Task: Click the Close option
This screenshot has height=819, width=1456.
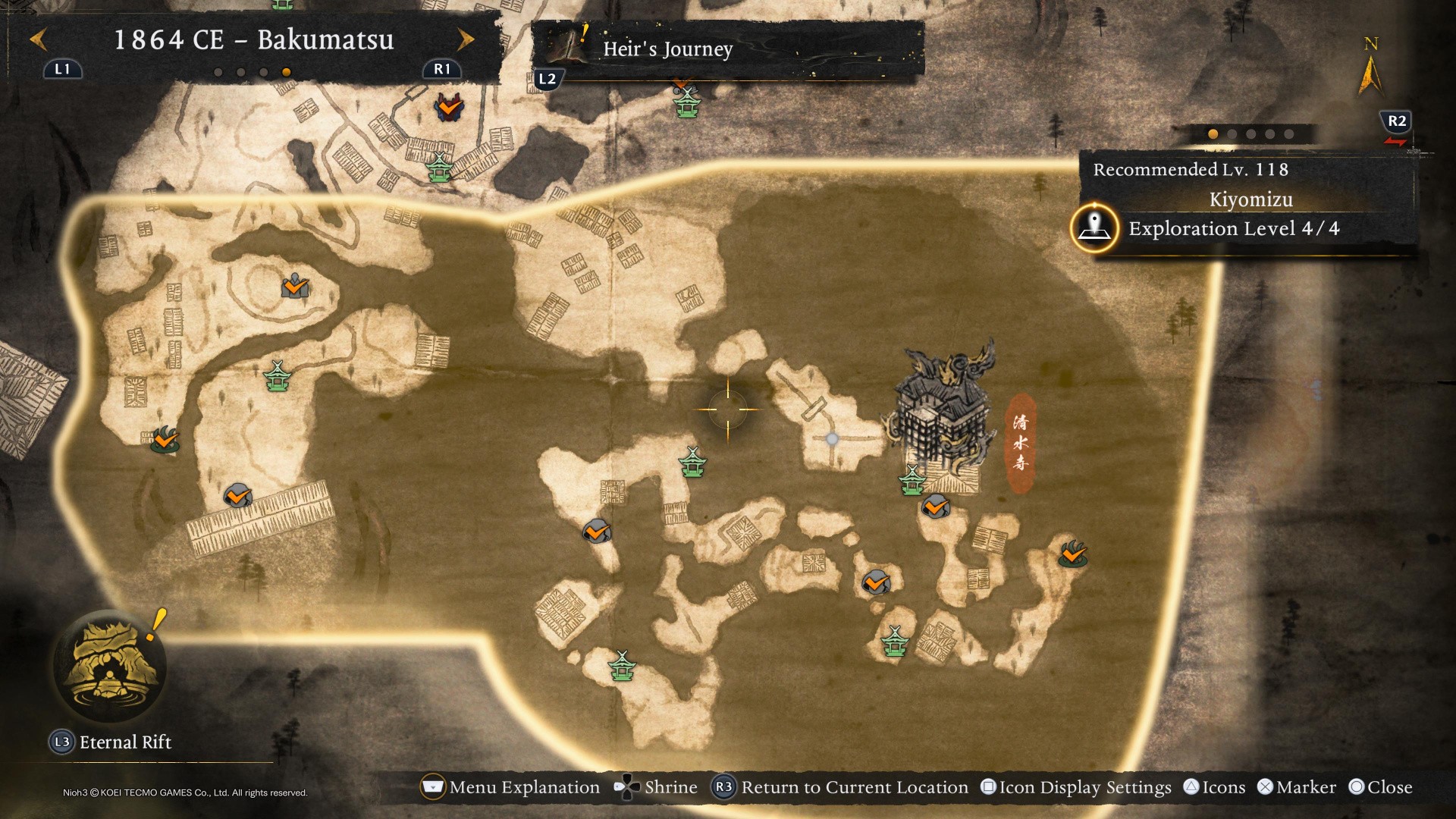Action: click(x=1380, y=787)
